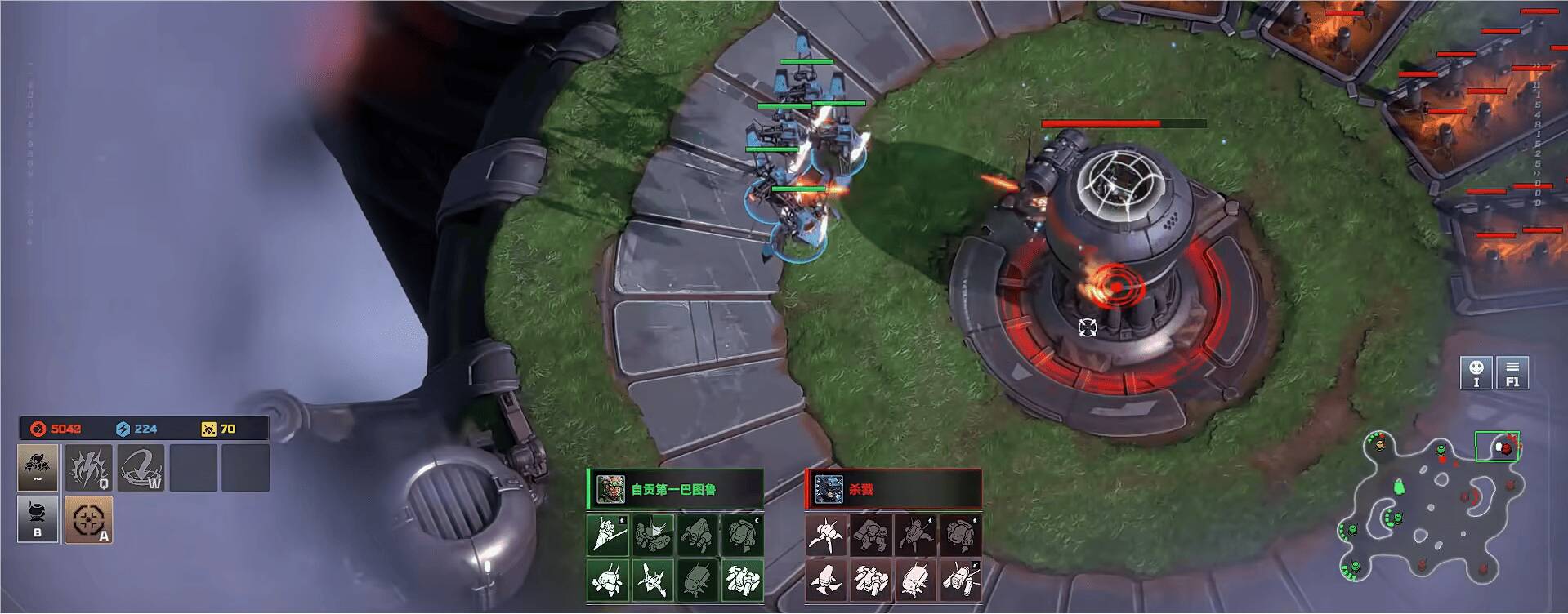This screenshot has height=614, width=1568.
Task: Select the crosshair attack command
Action: pyautogui.click(x=88, y=519)
